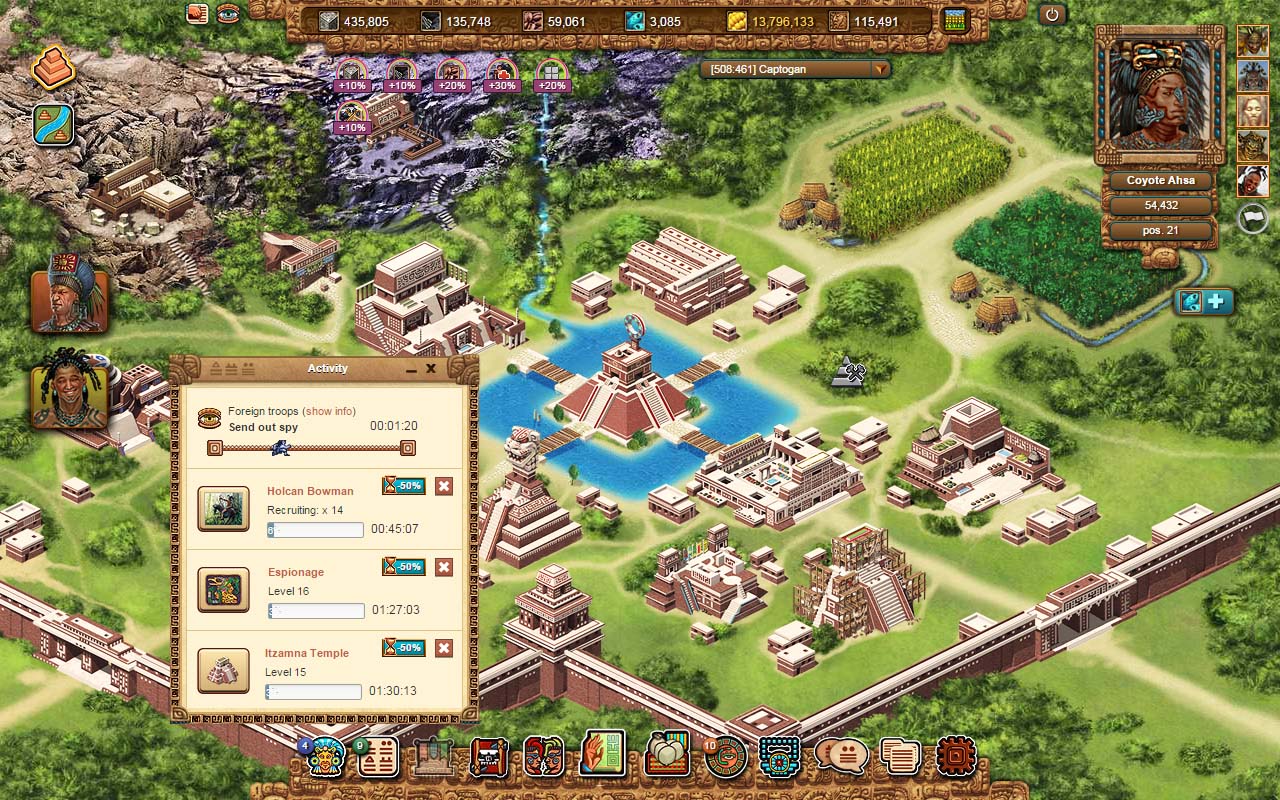Open the Captogan city dropdown
Screen dimensions: 1280x800
[880, 69]
